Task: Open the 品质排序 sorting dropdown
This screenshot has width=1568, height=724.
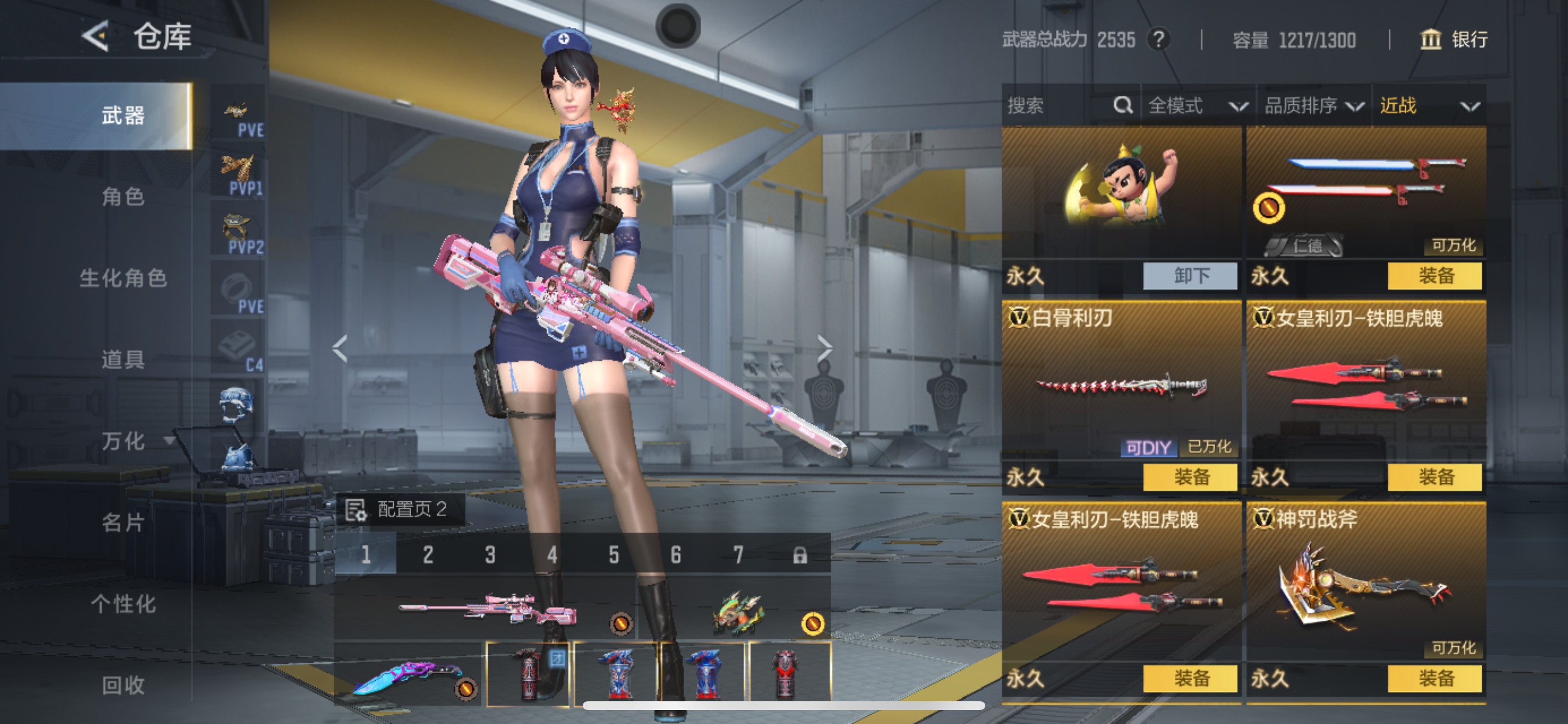Action: point(1313,106)
